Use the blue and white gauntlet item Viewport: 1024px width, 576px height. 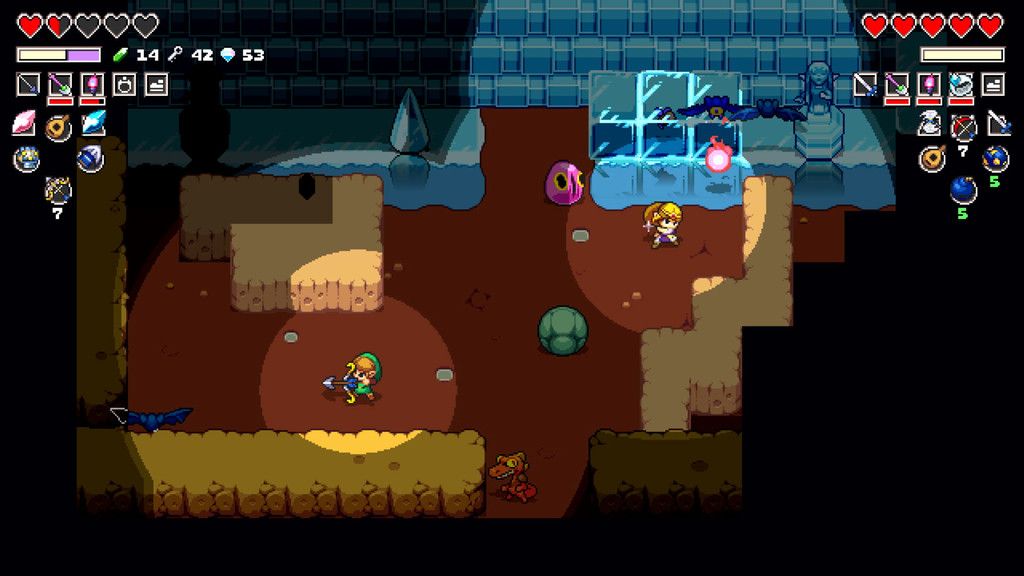(91, 158)
